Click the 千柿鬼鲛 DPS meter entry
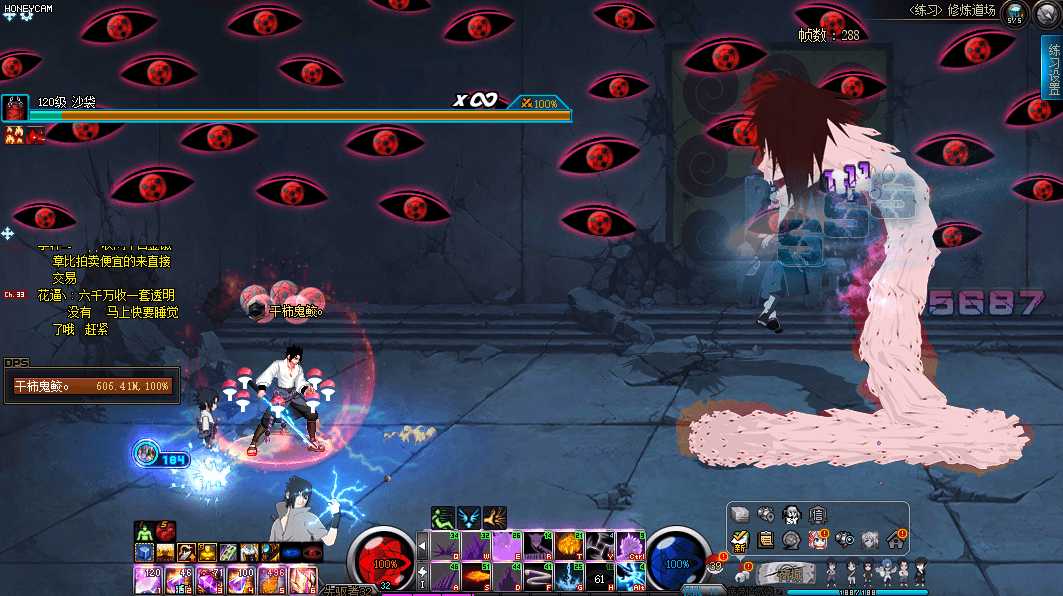The image size is (1063, 596). coord(92,385)
